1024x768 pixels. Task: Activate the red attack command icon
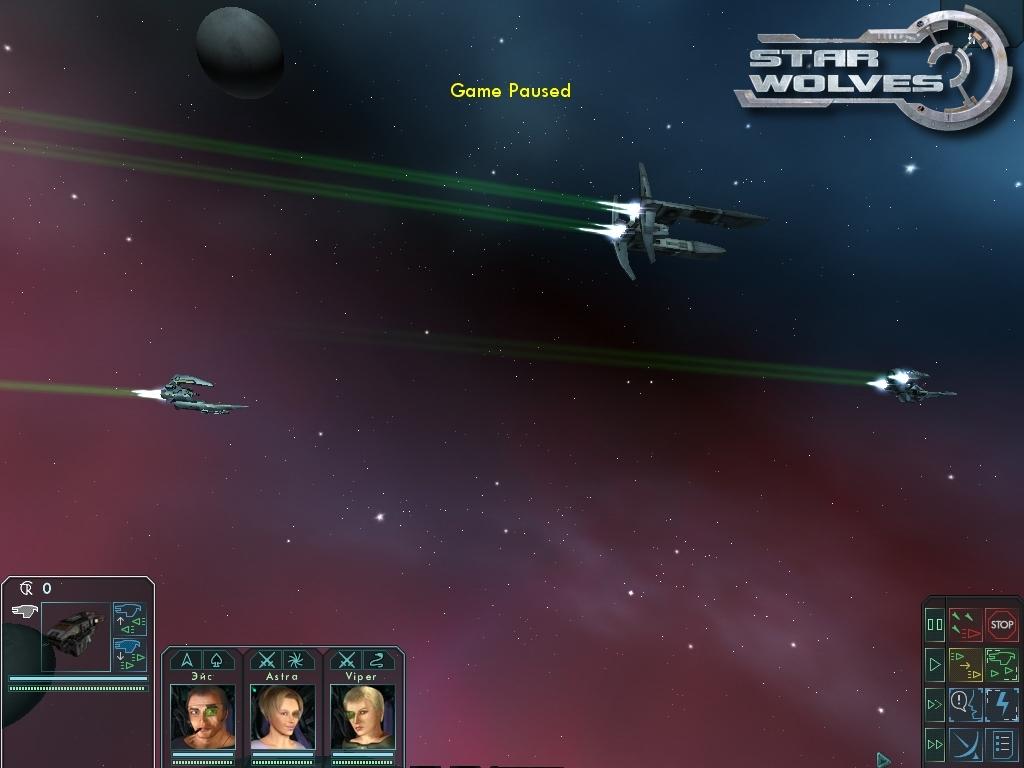(x=965, y=625)
